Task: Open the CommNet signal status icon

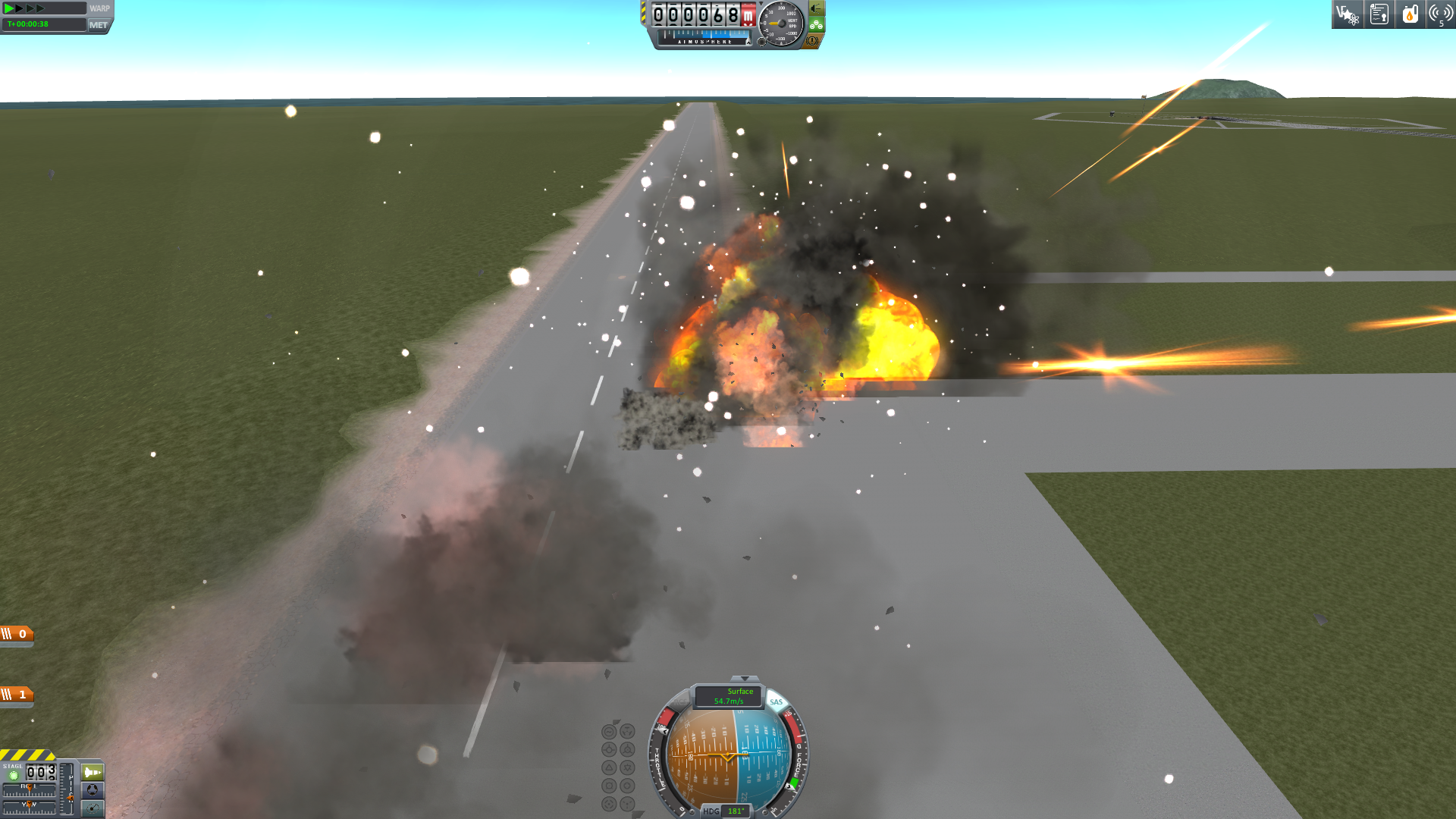Action: click(1439, 14)
